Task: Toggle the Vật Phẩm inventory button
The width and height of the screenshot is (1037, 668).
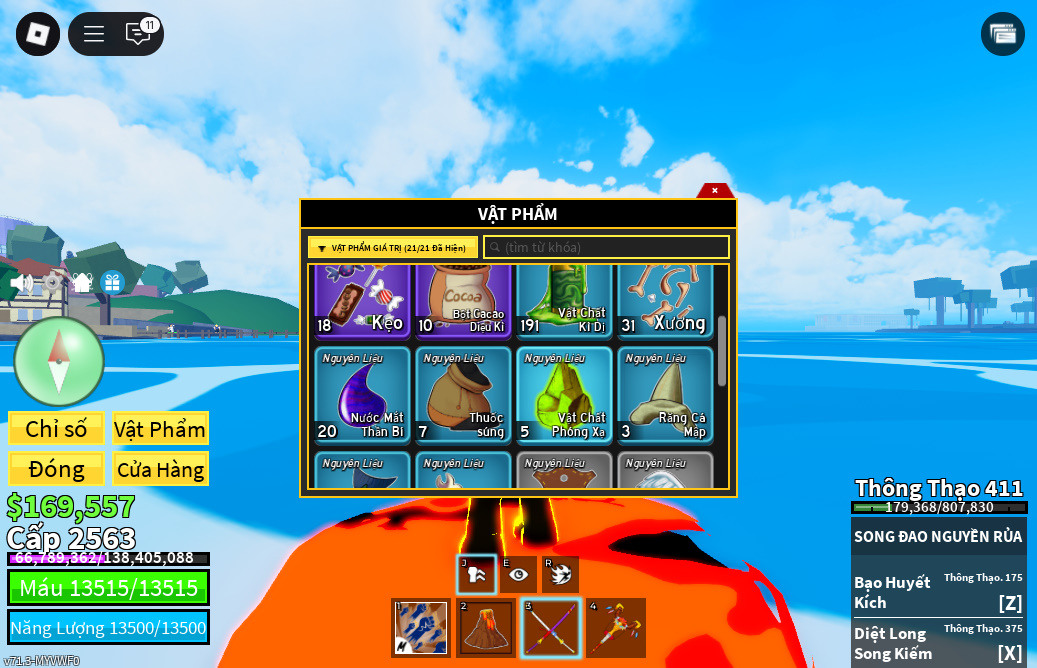Action: [x=160, y=429]
